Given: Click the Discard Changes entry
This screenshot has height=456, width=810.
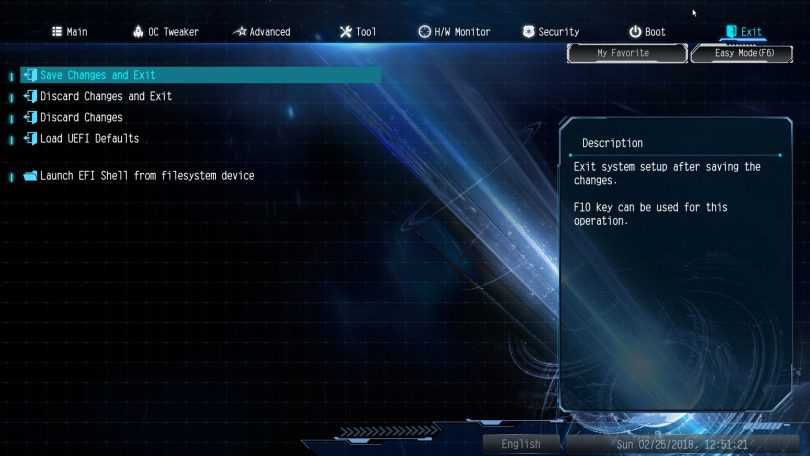Looking at the screenshot, I should coord(81,117).
